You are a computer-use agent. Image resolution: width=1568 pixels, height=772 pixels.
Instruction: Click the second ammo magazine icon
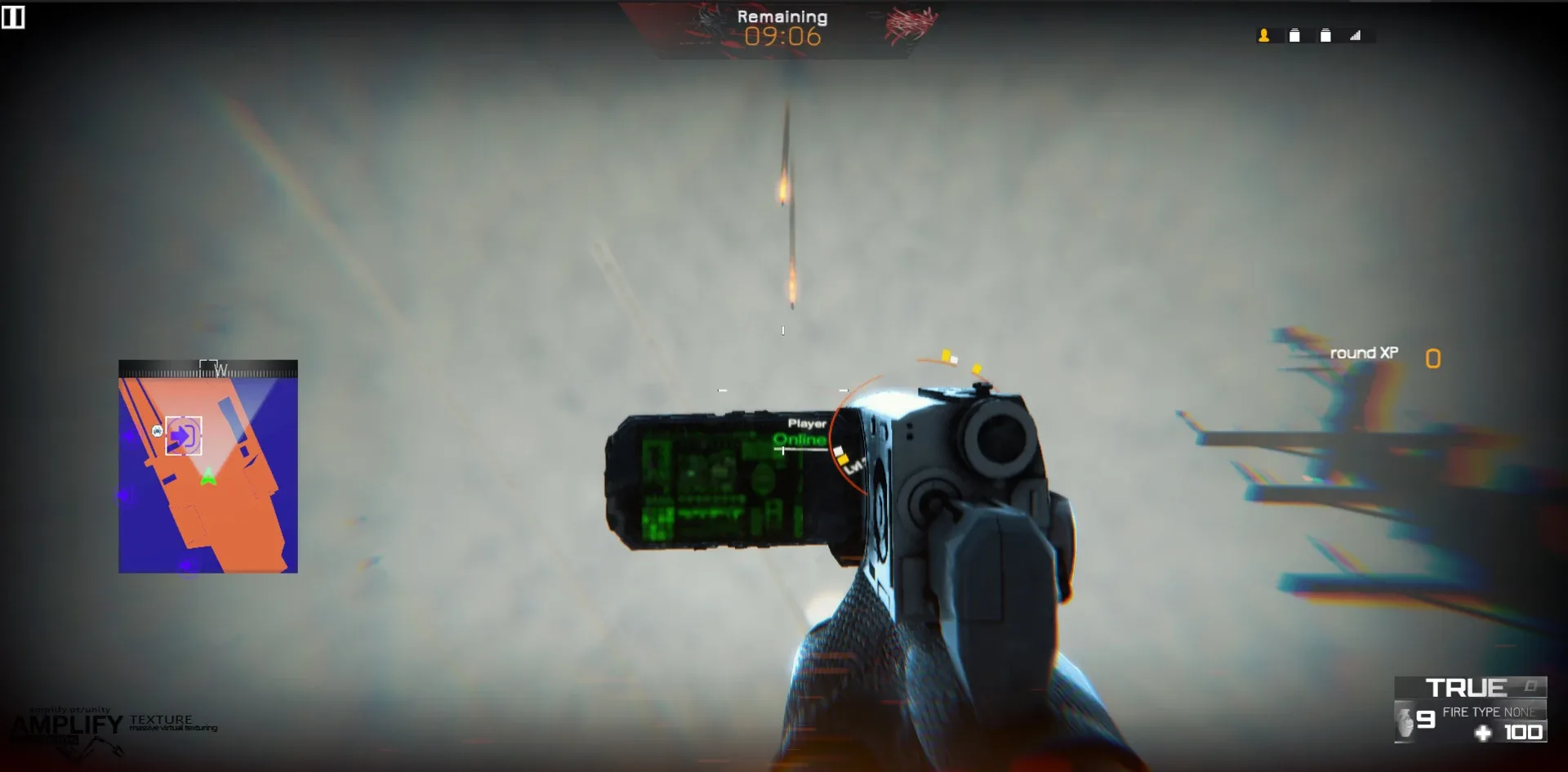(x=1325, y=37)
